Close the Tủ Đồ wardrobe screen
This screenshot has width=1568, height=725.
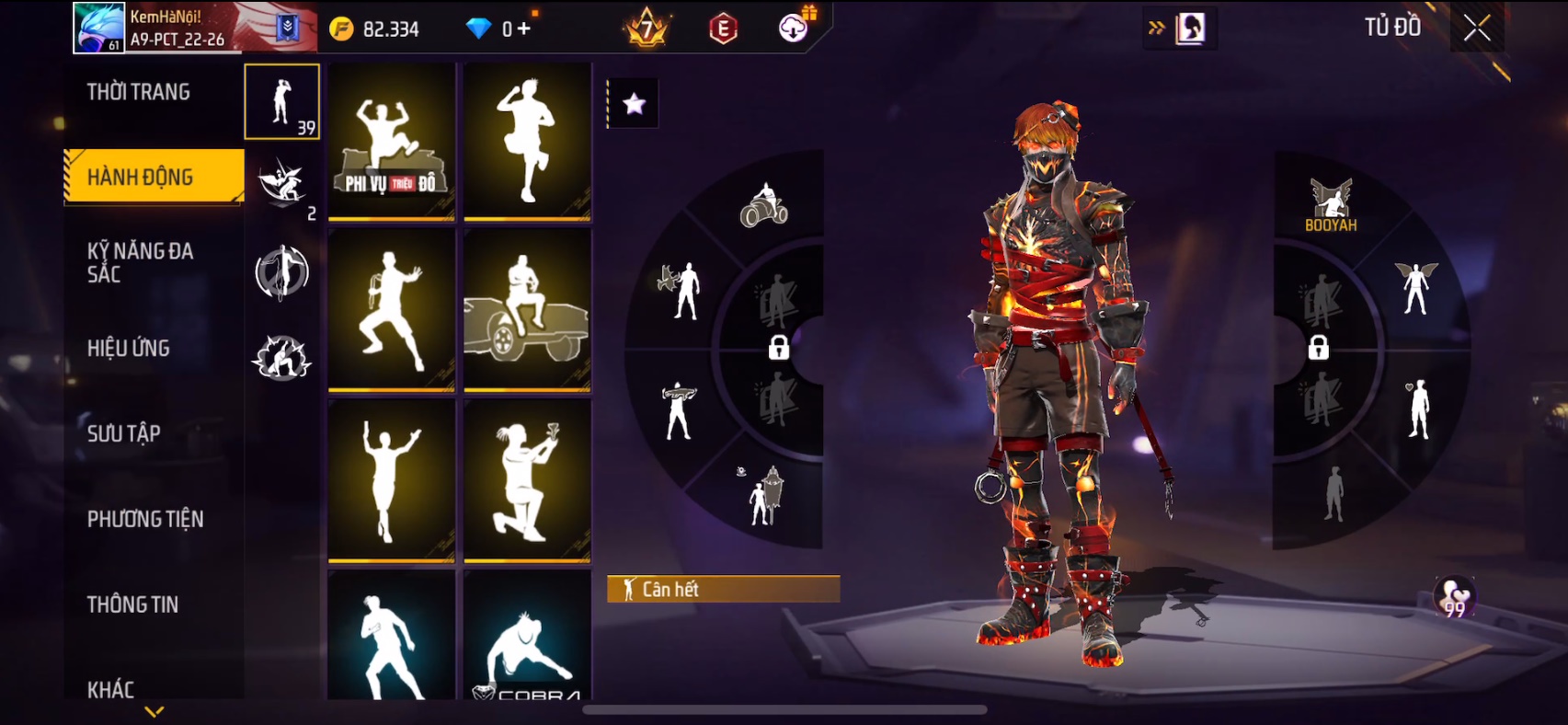[x=1477, y=29]
